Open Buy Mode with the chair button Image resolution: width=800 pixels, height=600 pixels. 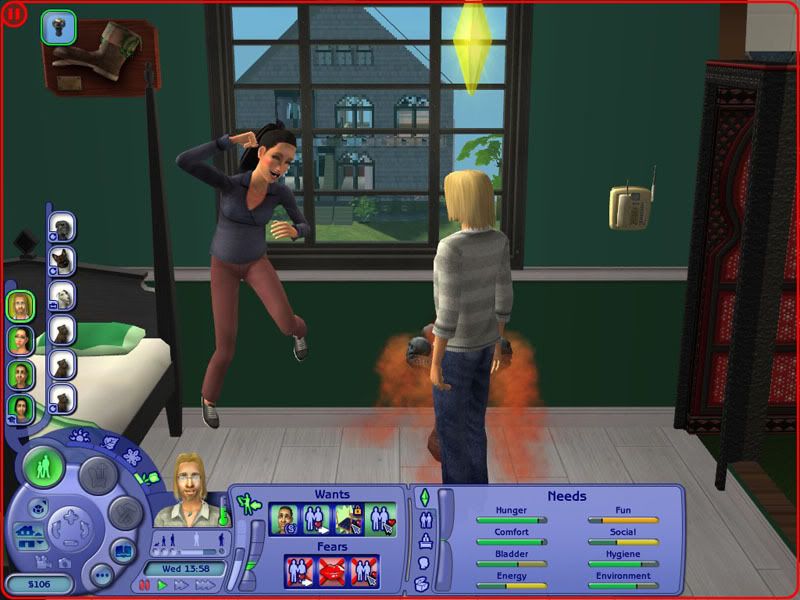[98, 474]
